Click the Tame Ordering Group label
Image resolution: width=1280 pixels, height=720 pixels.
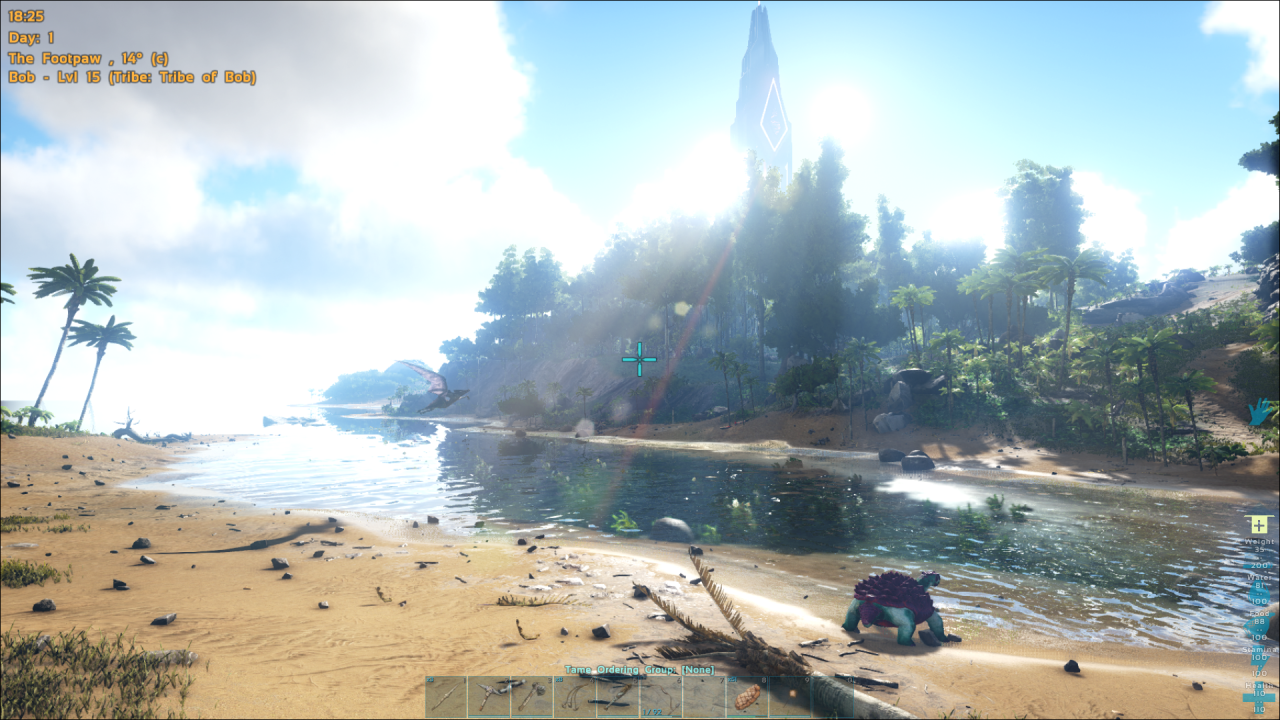pyautogui.click(x=639, y=670)
